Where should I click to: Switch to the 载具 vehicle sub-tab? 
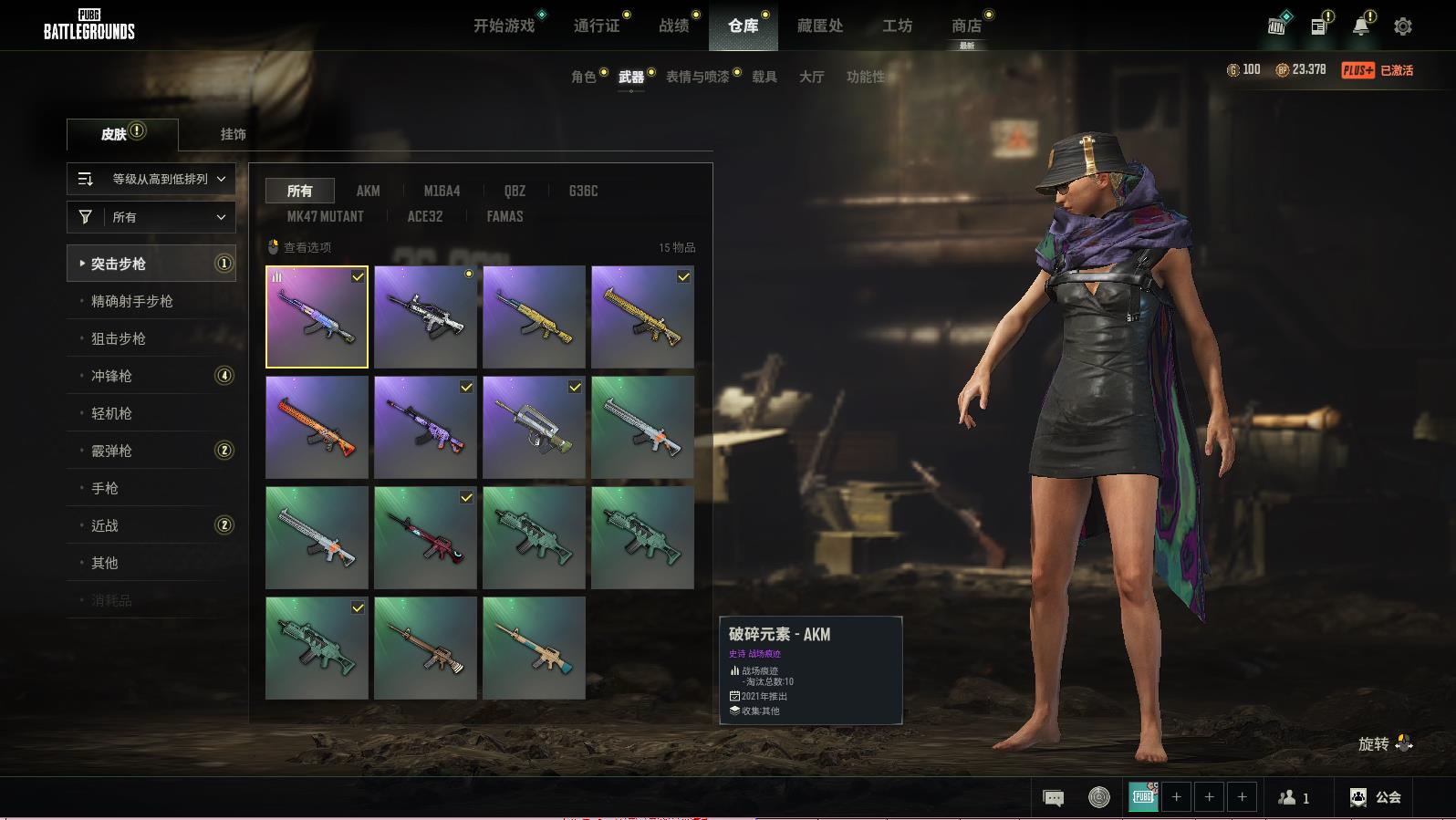(764, 77)
